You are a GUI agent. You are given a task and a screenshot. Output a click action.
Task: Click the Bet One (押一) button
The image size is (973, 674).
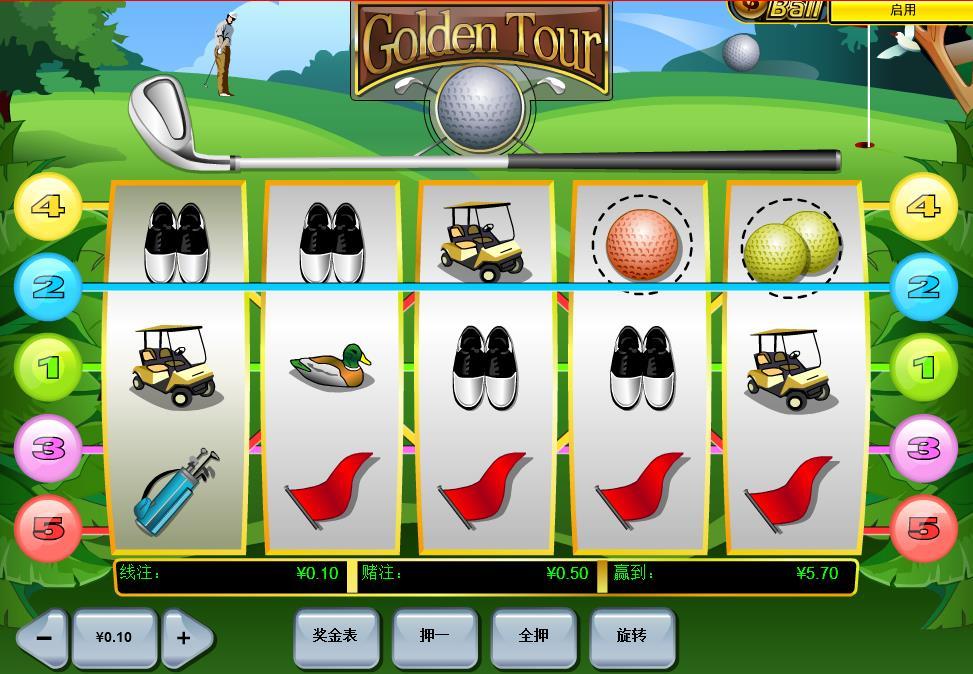[434, 636]
